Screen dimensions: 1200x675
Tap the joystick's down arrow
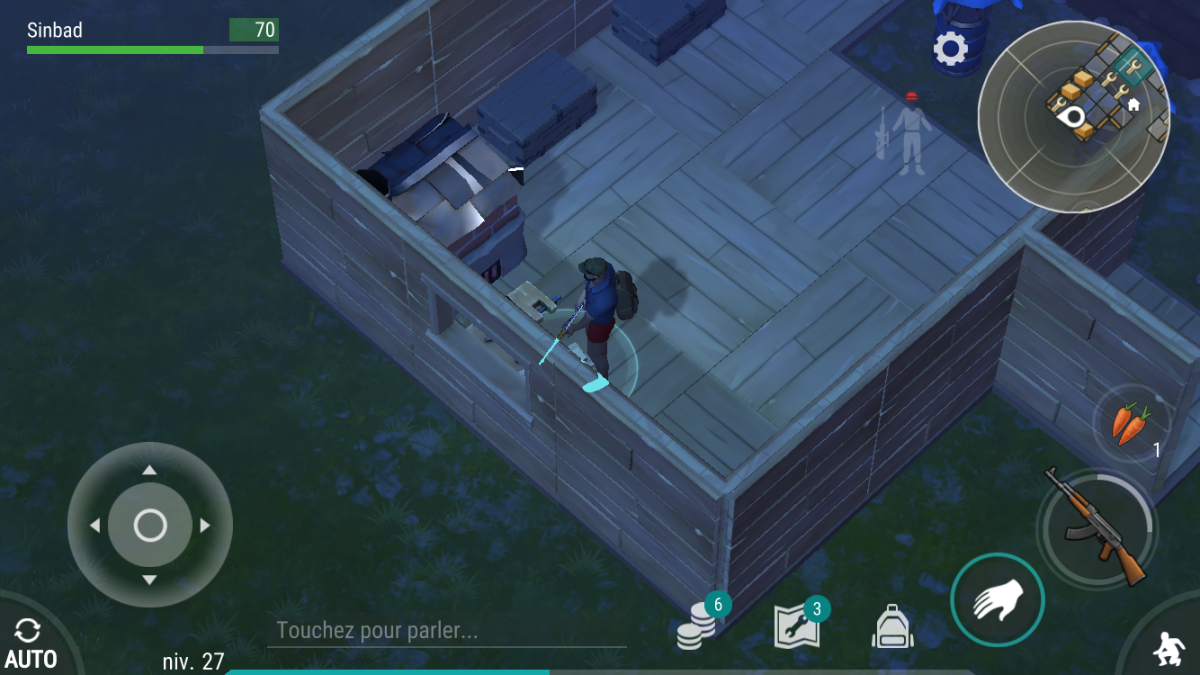click(x=150, y=580)
